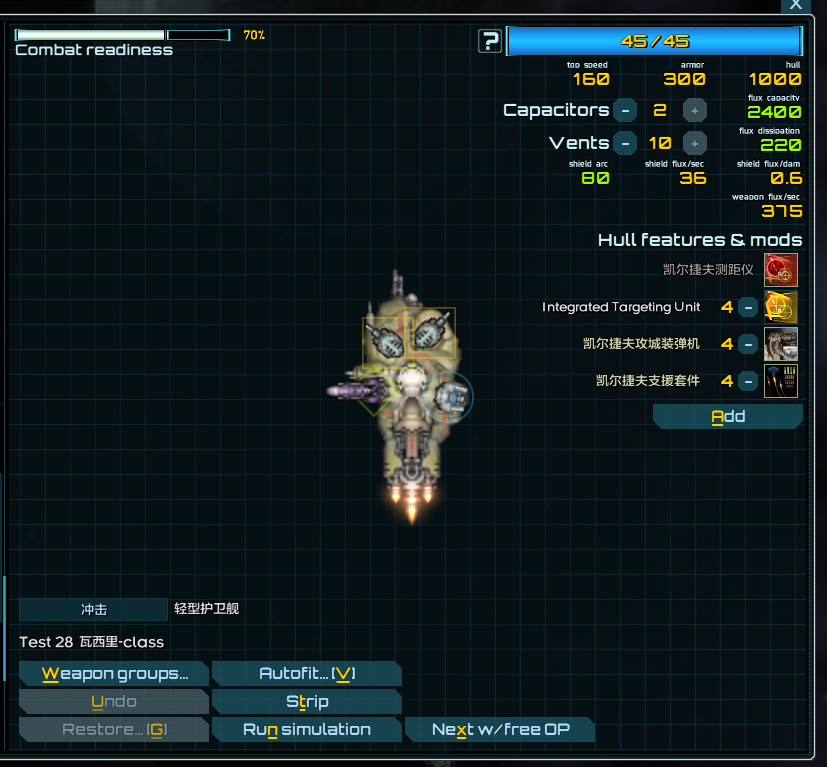Image resolution: width=827 pixels, height=767 pixels.
Task: Click the Autofit button
Action: coord(306,674)
